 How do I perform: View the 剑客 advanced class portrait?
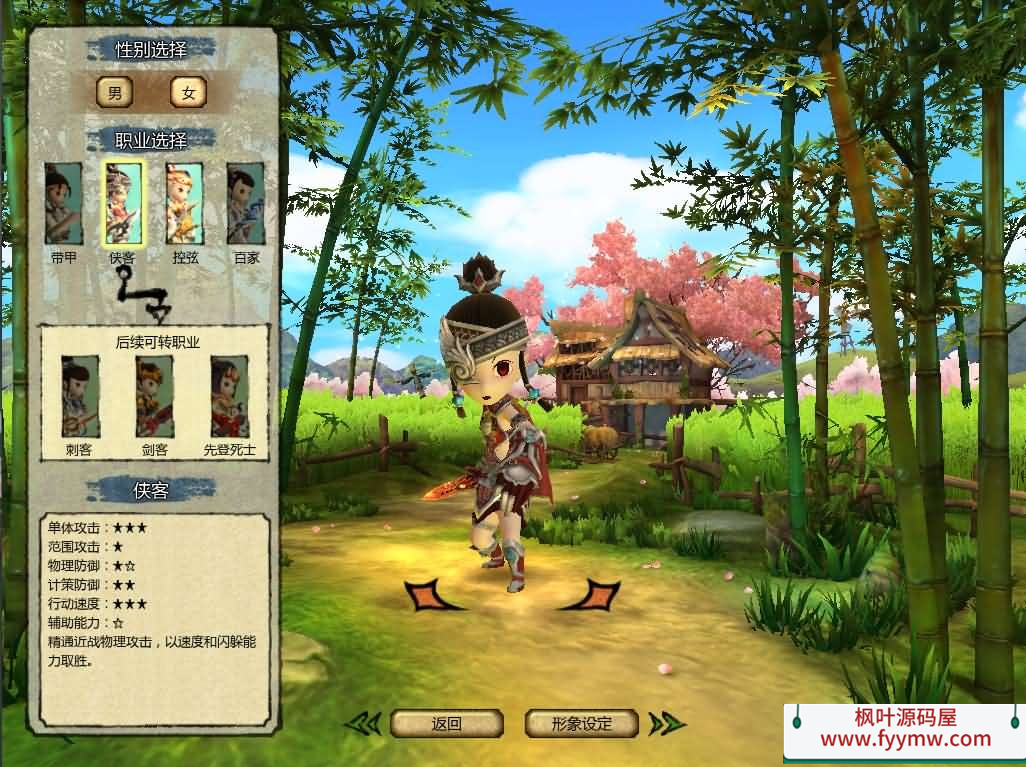[x=154, y=397]
